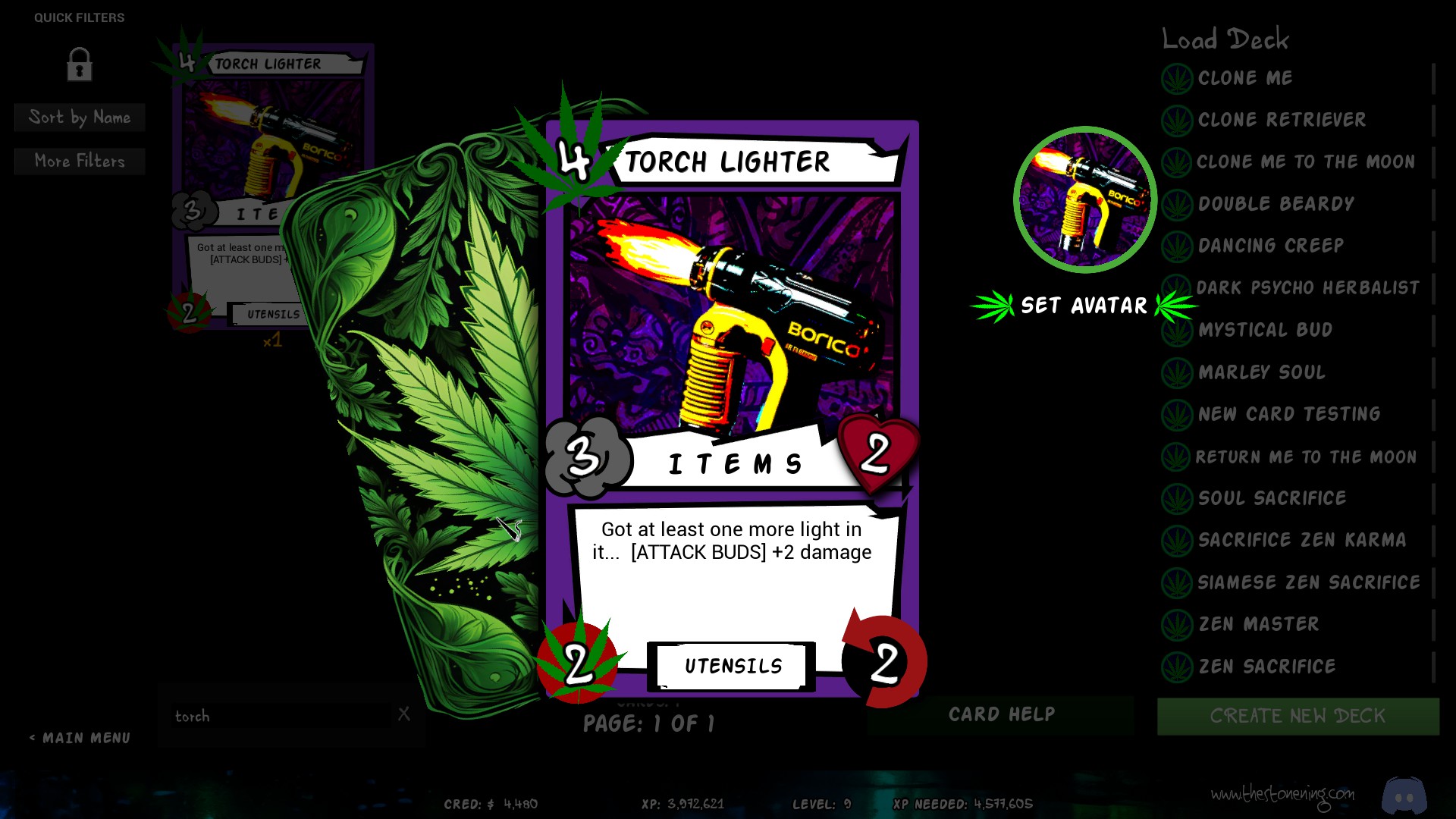Set Torch Lighter as avatar
Screen dimensions: 1456x819
coord(1084,306)
